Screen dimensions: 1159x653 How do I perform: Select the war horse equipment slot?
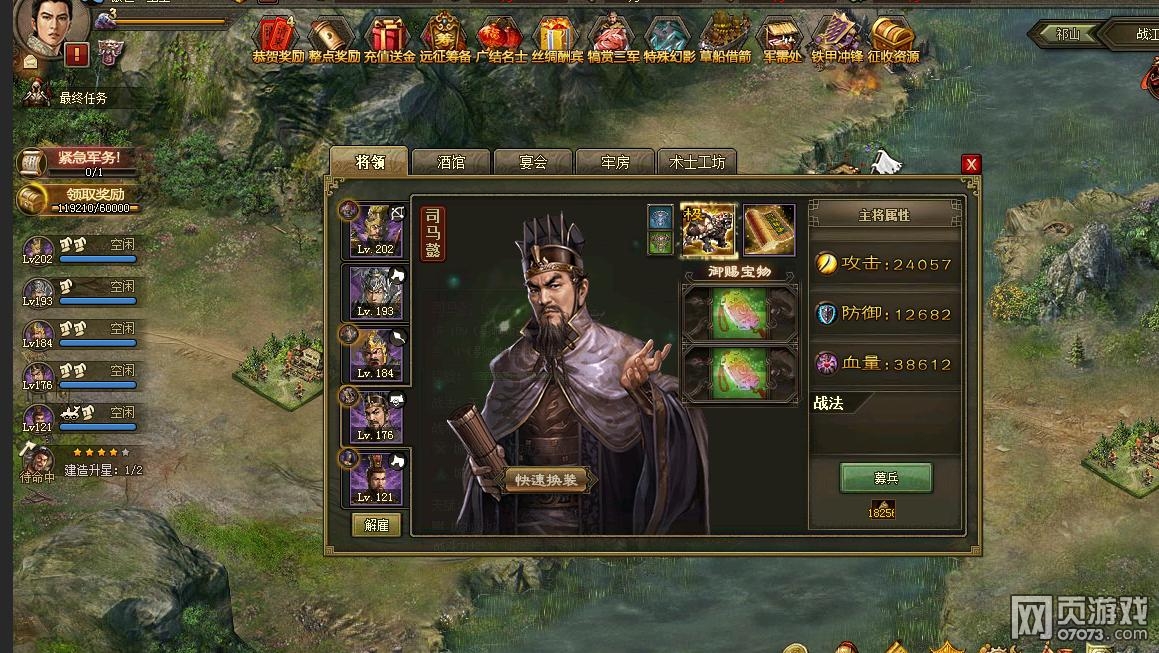point(708,229)
